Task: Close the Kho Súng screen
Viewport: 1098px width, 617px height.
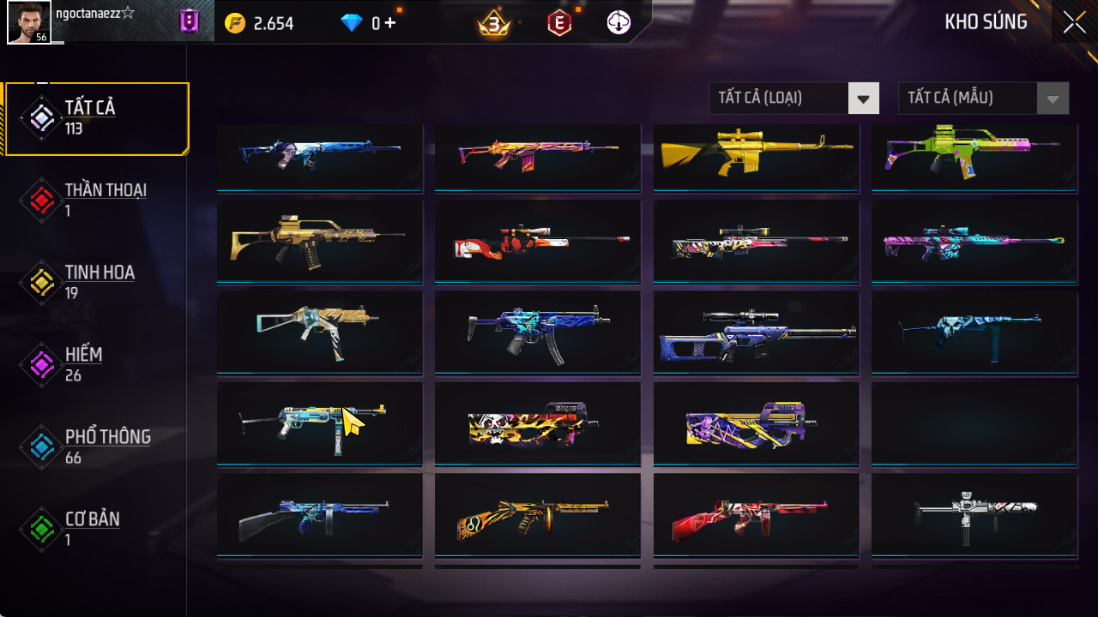Action: click(1074, 22)
